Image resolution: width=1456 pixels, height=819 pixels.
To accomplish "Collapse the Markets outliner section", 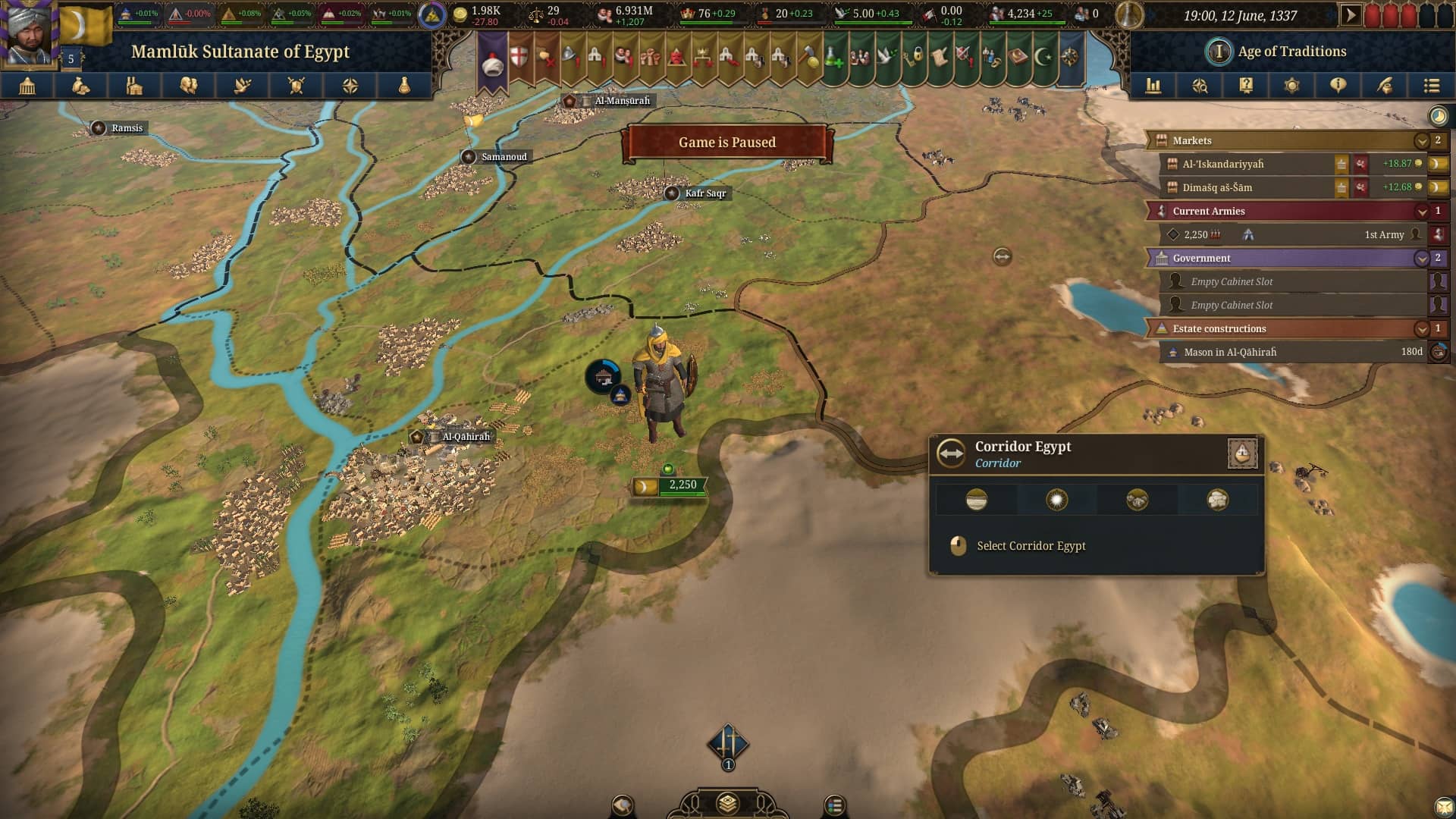I will coord(1421,141).
